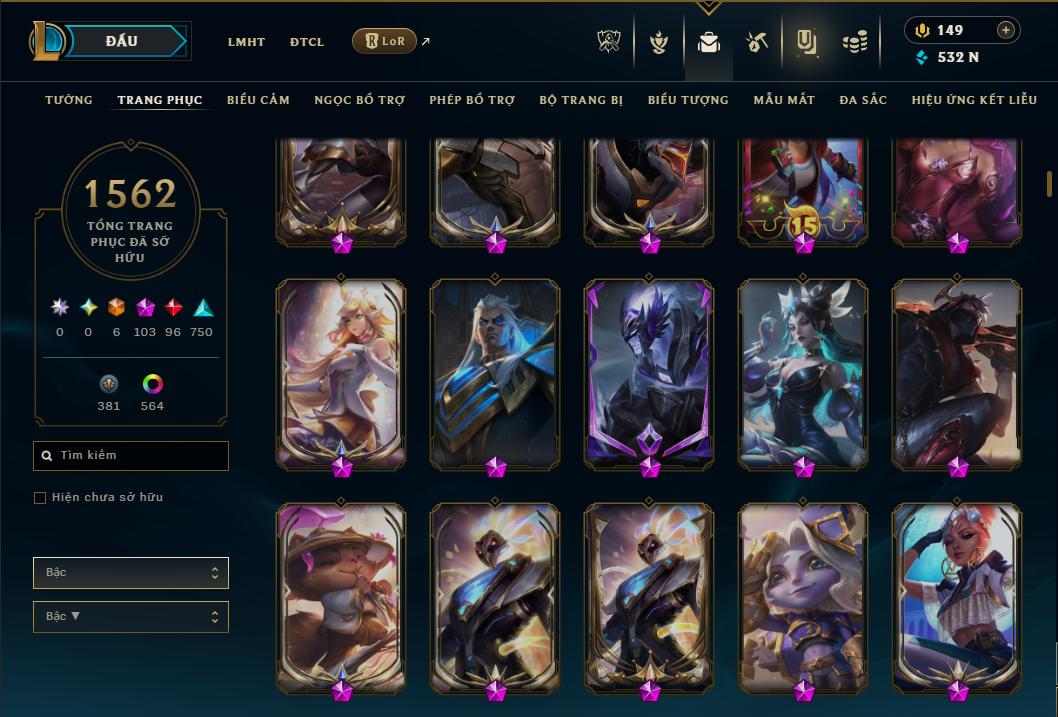The image size is (1058, 717).
Task: Open the store coins icon
Action: (x=854, y=42)
